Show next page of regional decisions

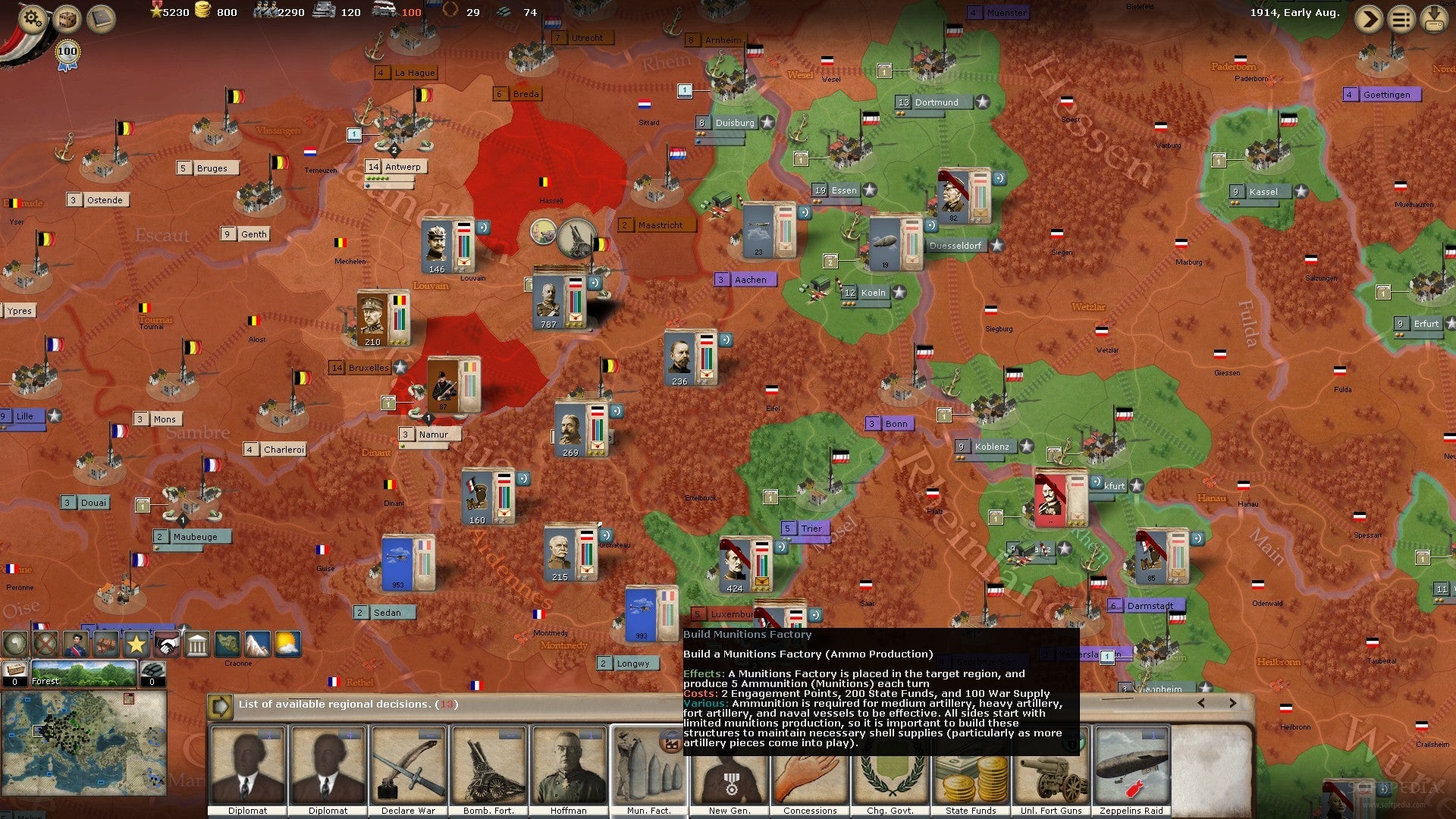click(1232, 703)
